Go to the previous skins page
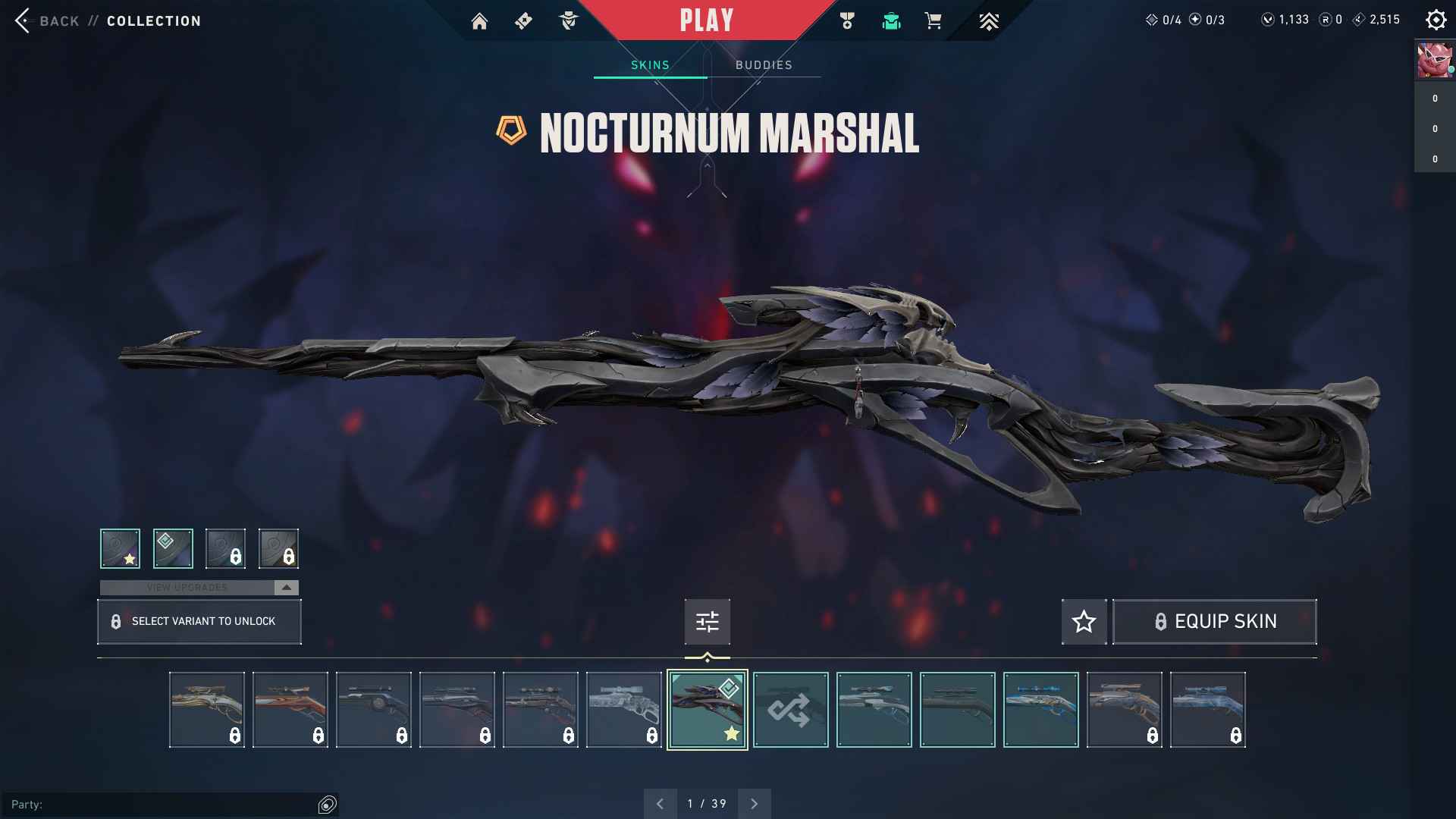1456x819 pixels. (x=660, y=804)
